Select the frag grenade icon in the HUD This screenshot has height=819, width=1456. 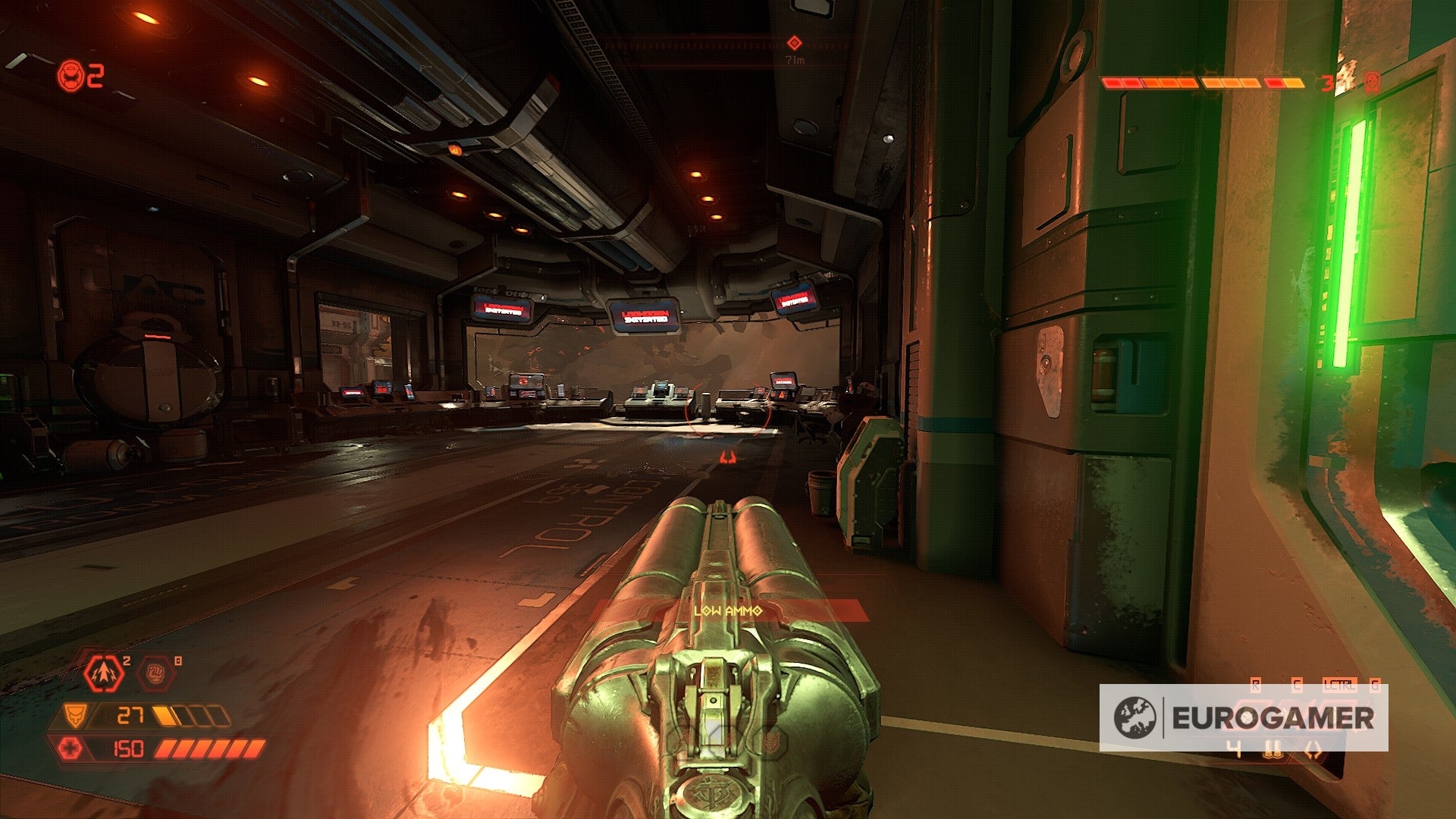click(x=104, y=673)
